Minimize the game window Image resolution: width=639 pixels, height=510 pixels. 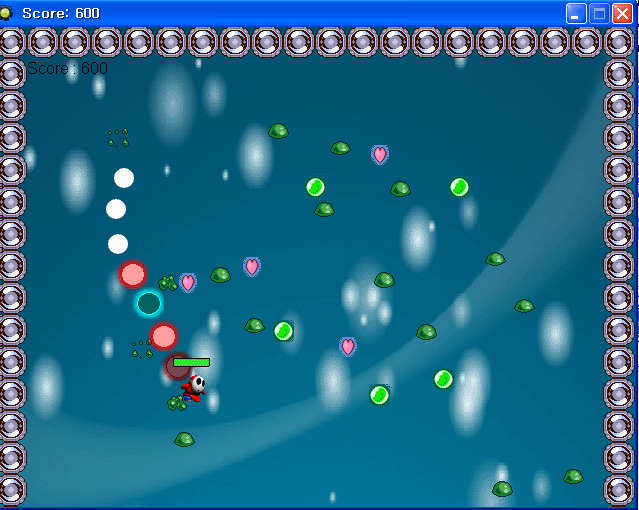[576, 13]
